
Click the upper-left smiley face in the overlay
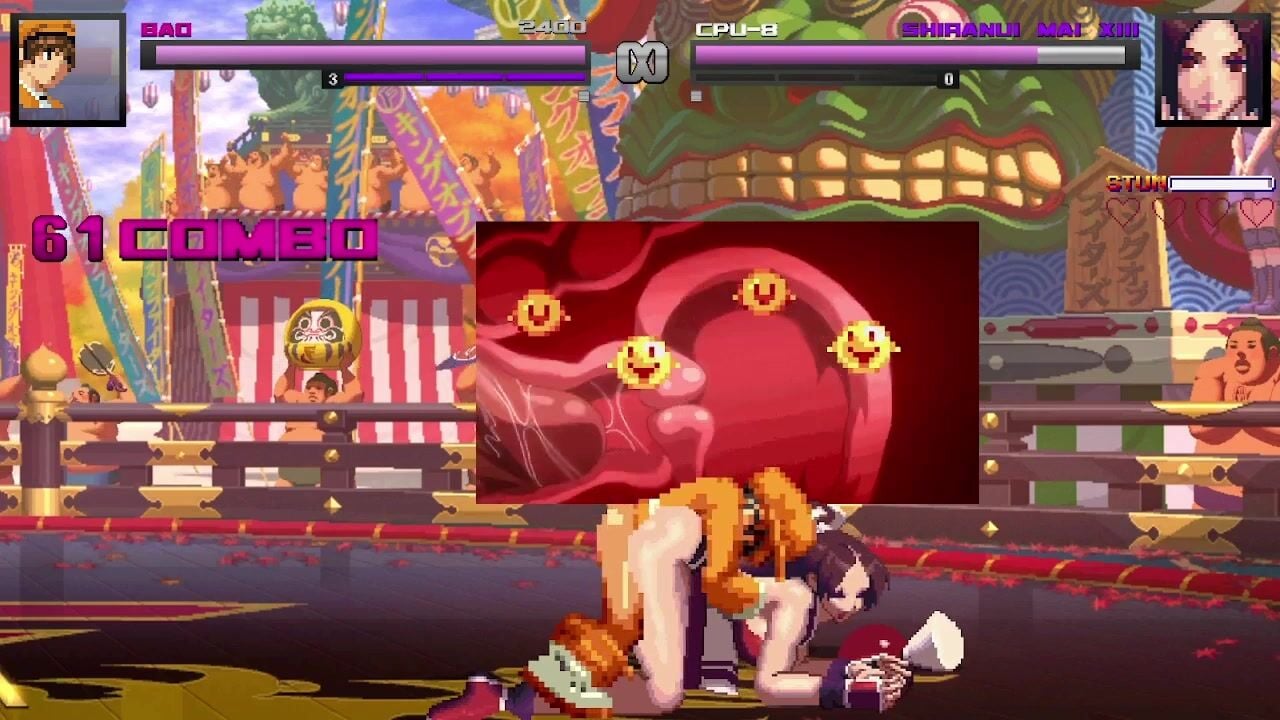click(539, 311)
